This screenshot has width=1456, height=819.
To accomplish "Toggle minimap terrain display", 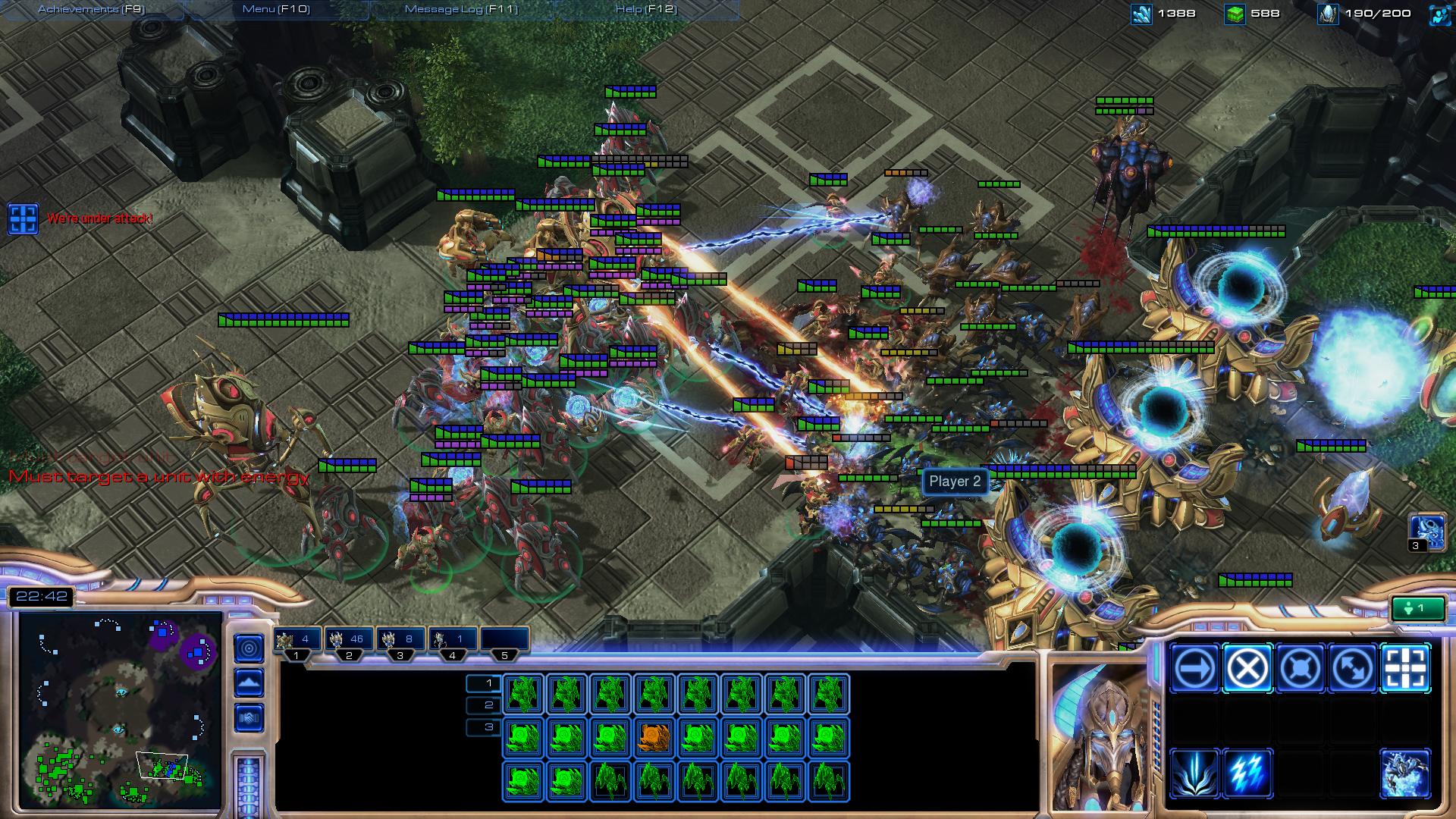I will tap(249, 682).
